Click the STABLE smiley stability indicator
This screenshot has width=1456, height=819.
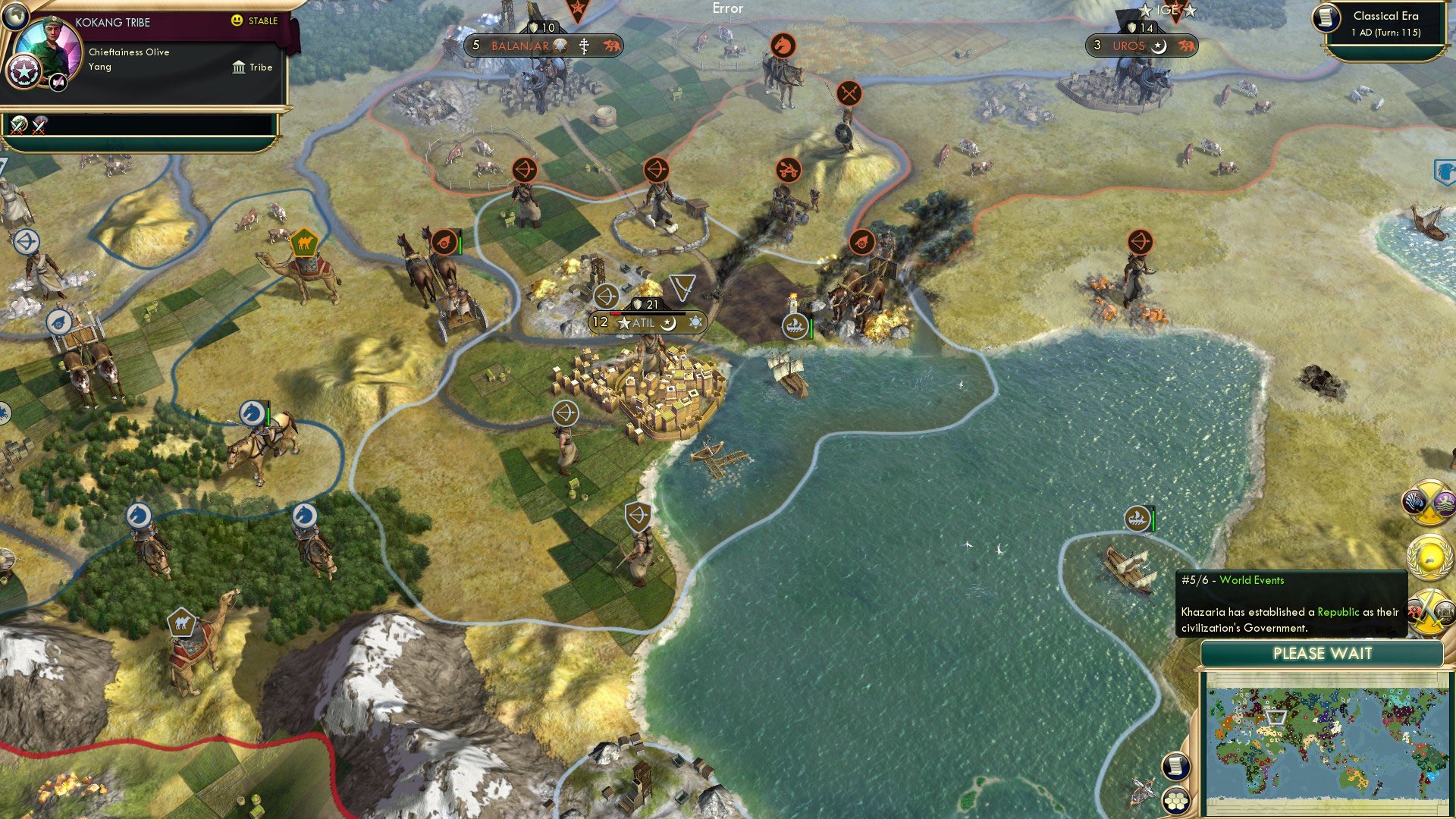click(x=237, y=22)
